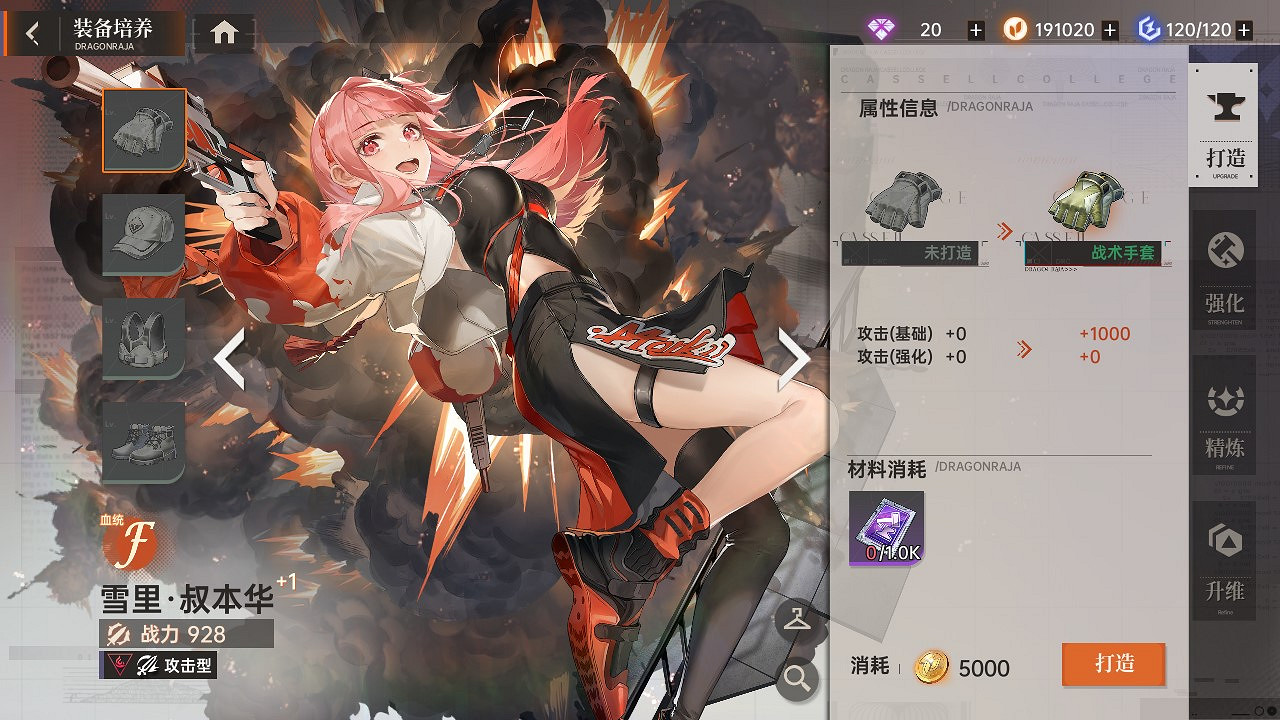1280x720 pixels.
Task: Click the home icon in the top bar
Action: 224,31
